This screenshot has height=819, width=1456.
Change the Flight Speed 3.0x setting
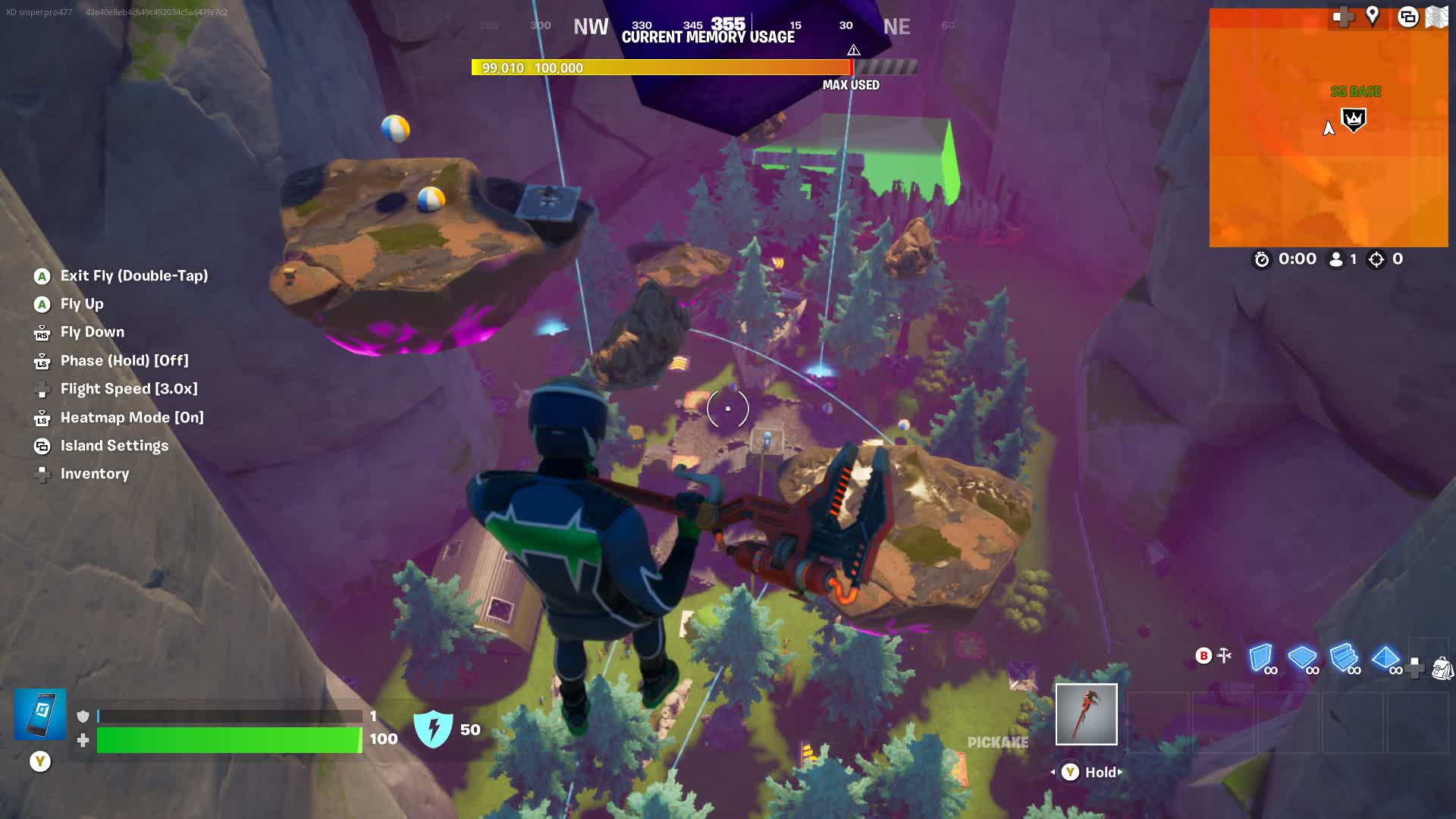(129, 389)
